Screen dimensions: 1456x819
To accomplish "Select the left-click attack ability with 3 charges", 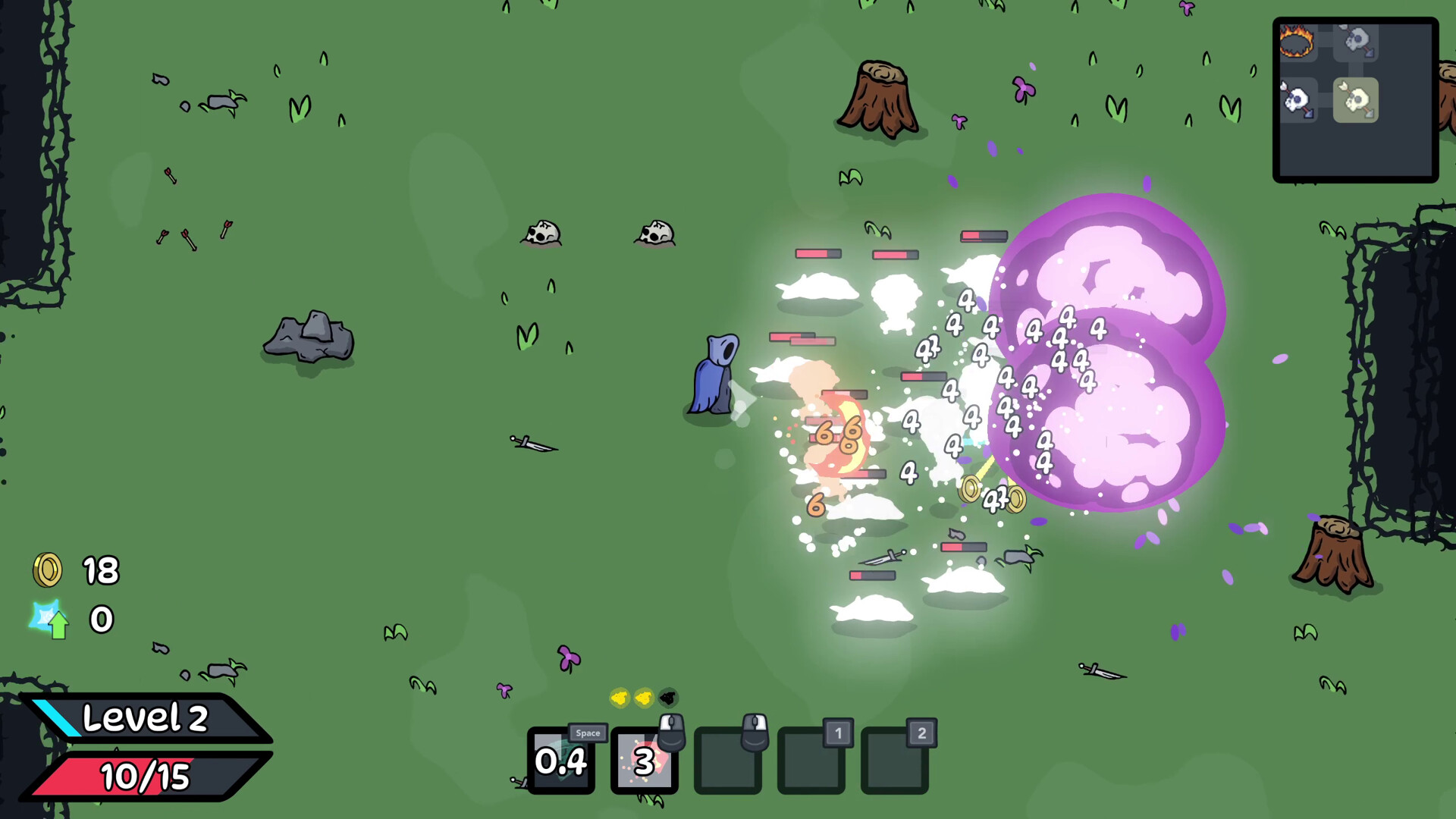I will tap(645, 762).
